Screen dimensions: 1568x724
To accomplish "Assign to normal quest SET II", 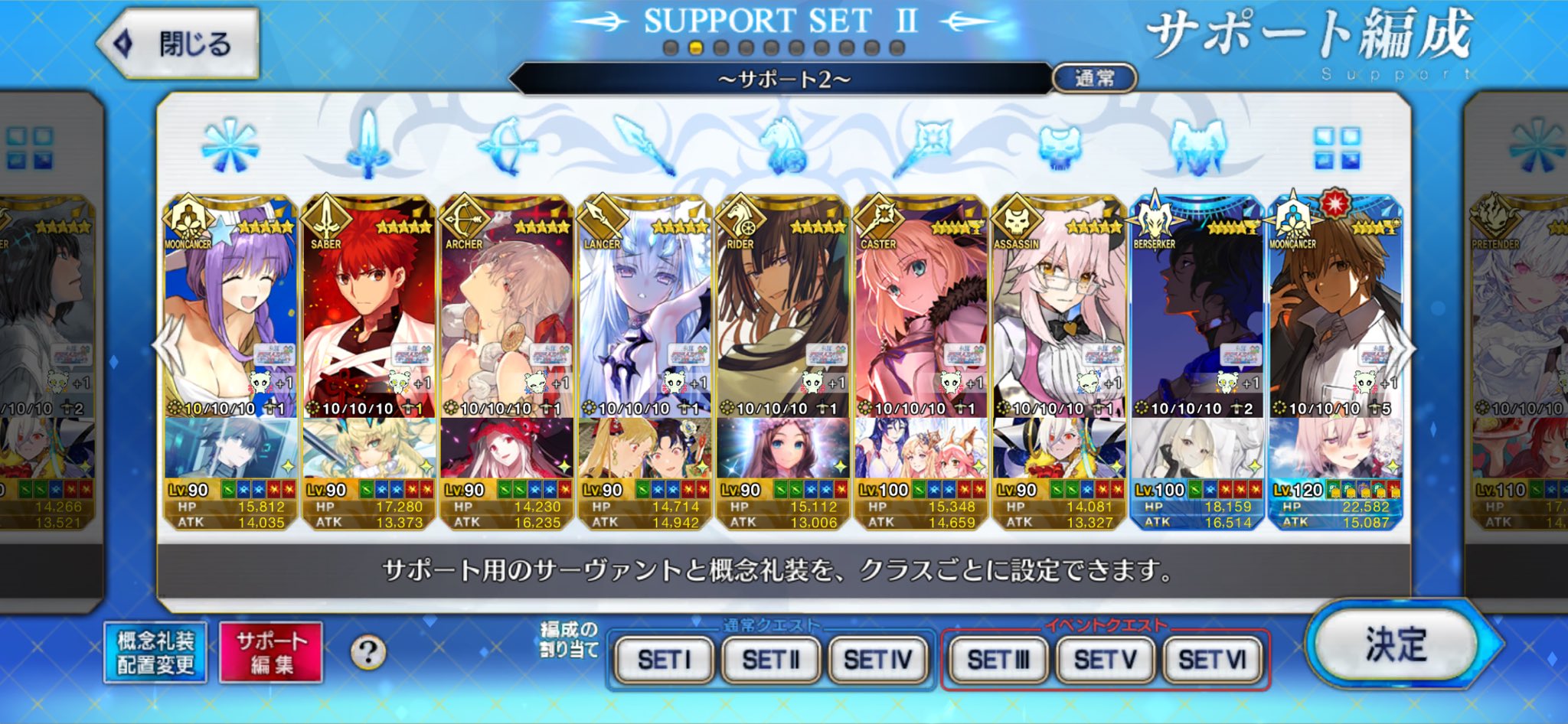I will [x=770, y=659].
